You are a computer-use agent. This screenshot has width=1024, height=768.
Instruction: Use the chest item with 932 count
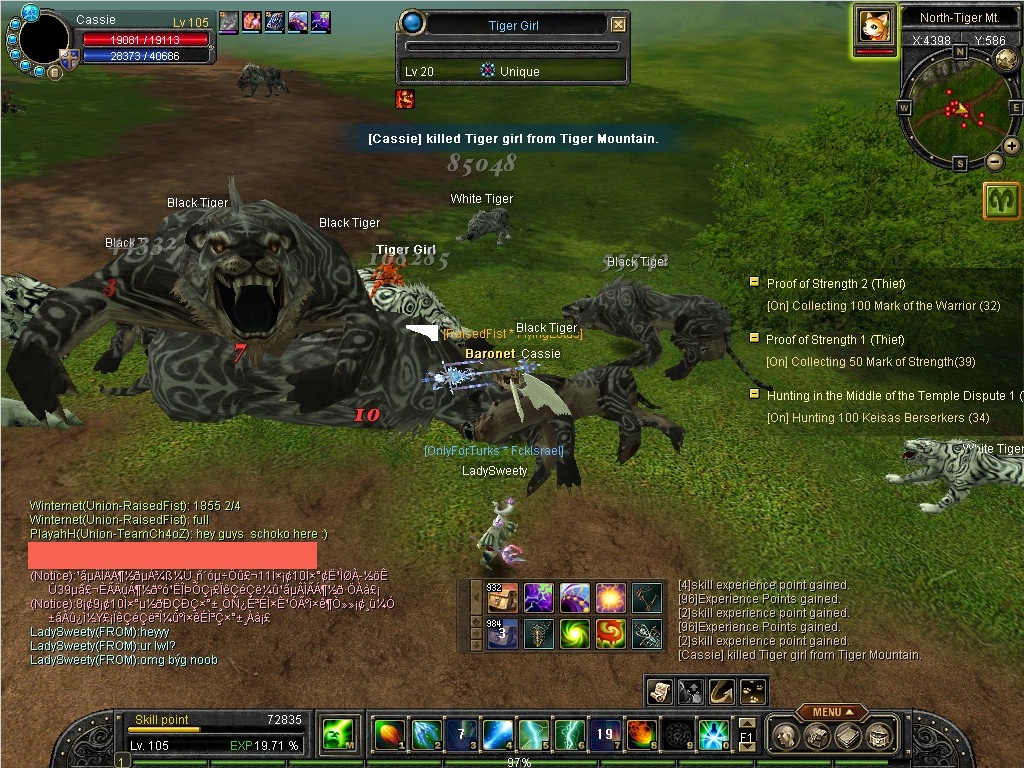point(503,598)
